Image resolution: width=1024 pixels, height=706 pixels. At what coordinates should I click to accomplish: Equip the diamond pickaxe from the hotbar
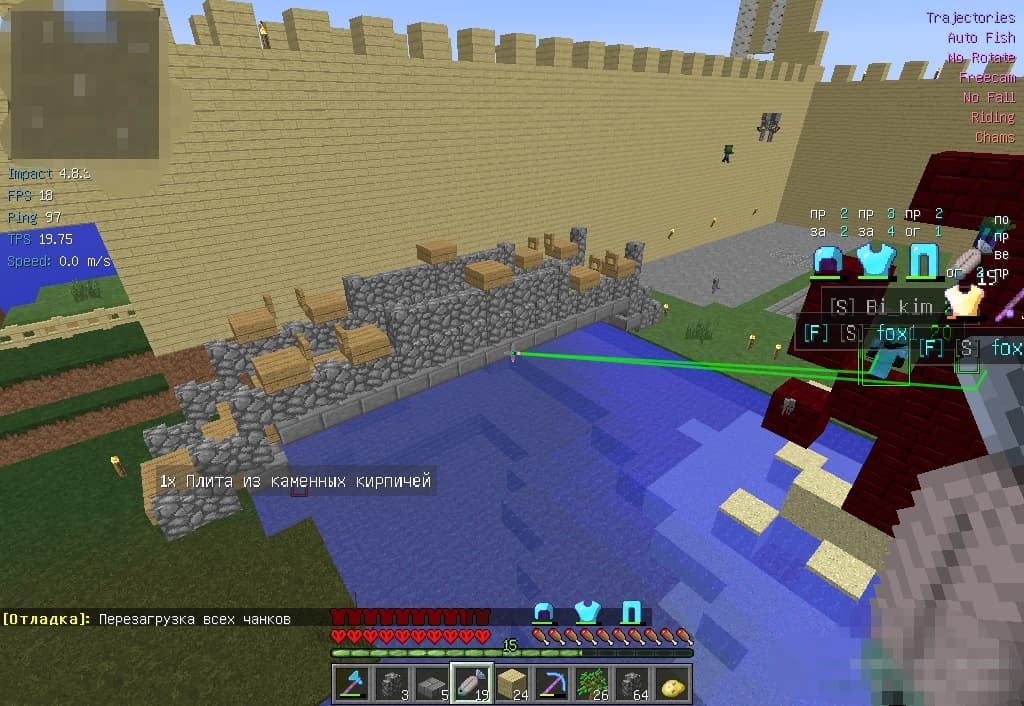coord(553,683)
